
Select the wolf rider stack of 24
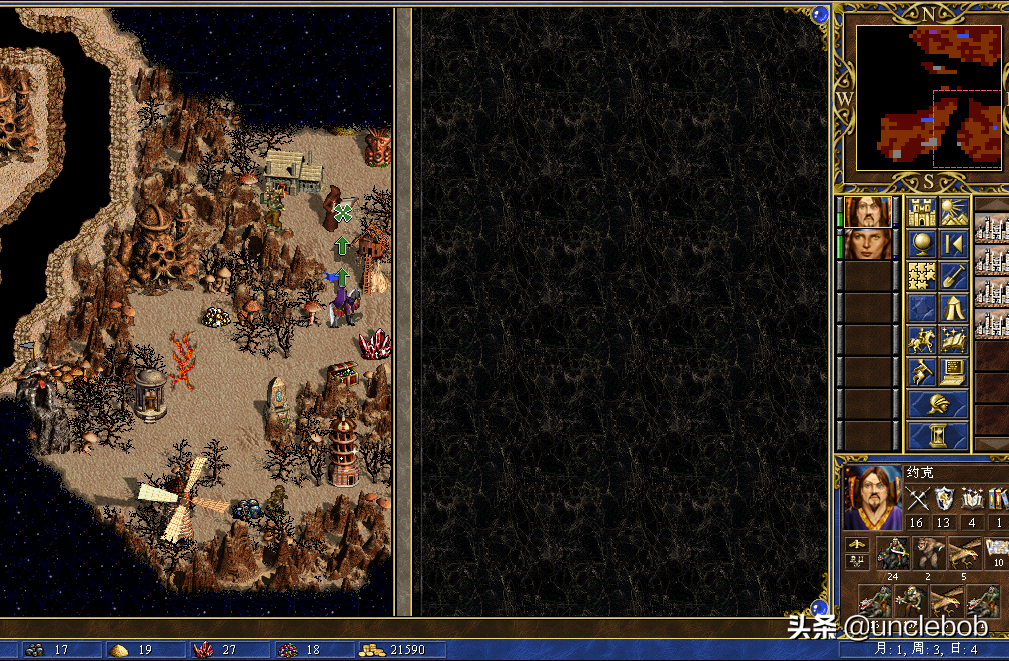click(893, 553)
